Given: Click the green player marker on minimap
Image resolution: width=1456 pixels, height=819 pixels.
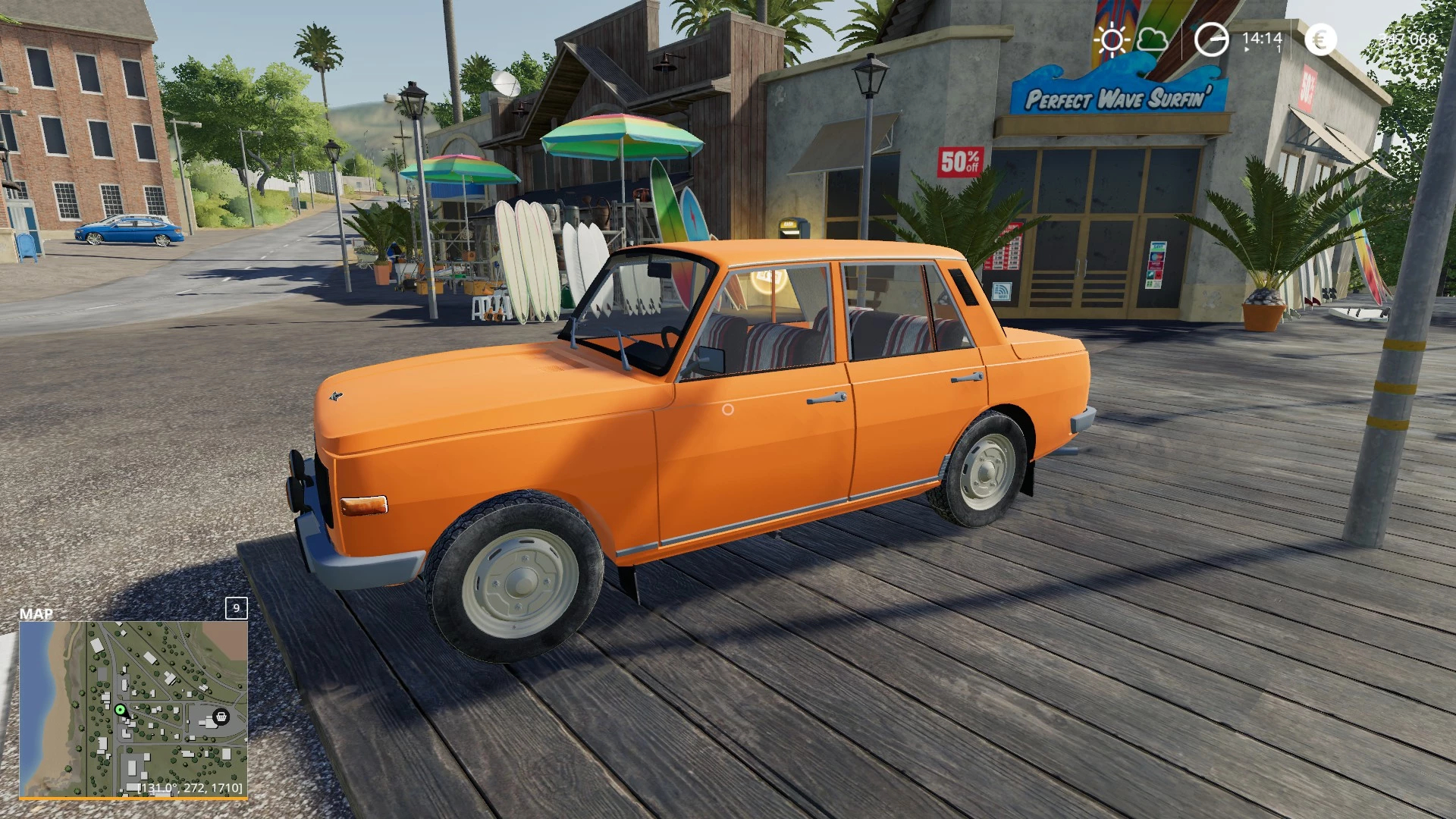Looking at the screenshot, I should (120, 710).
